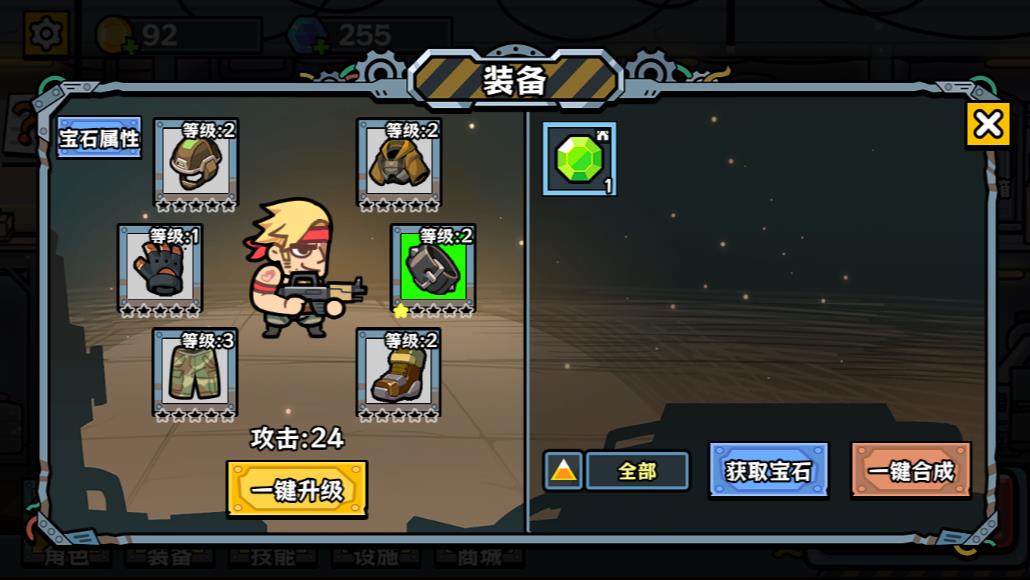Pick the green gem in inventory

[579, 158]
